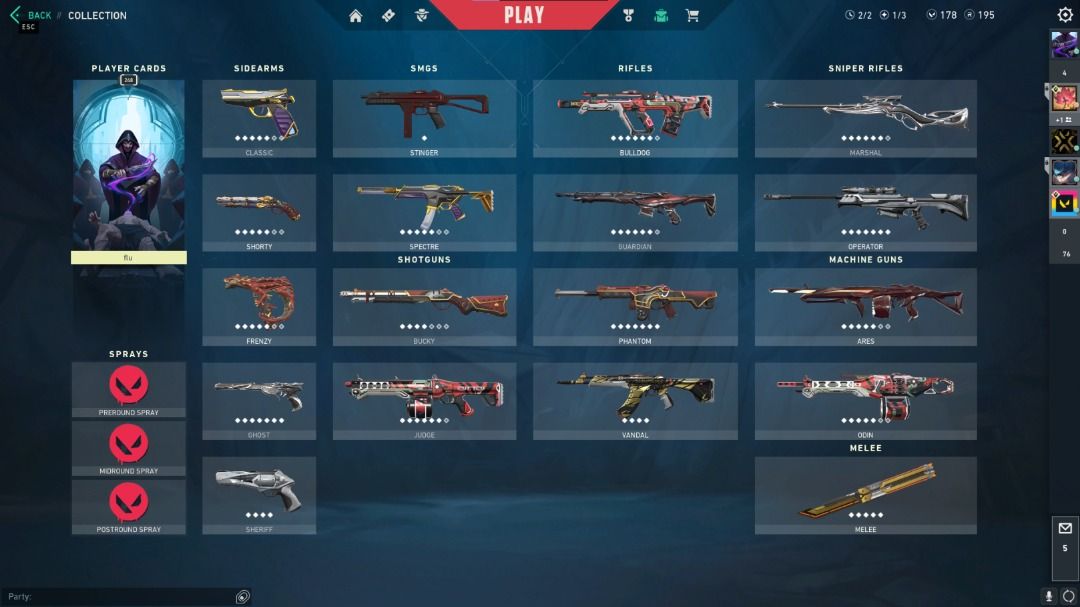The width and height of the screenshot is (1080, 607).
Task: Open the home screen icon
Action: click(355, 15)
